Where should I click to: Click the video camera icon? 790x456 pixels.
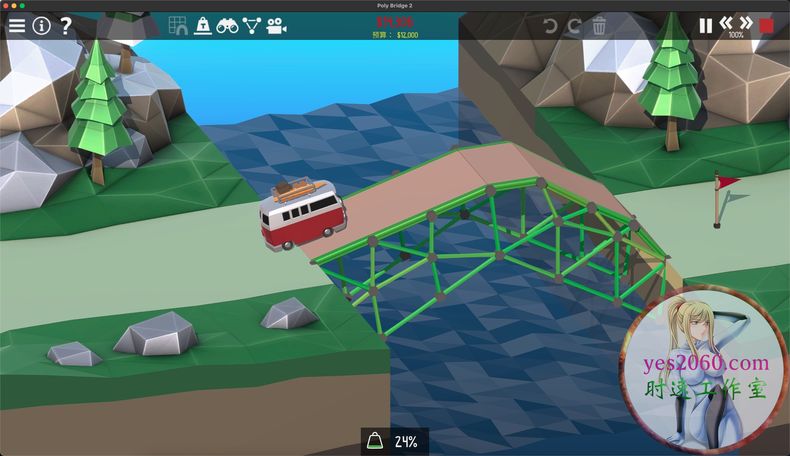[x=276, y=26]
